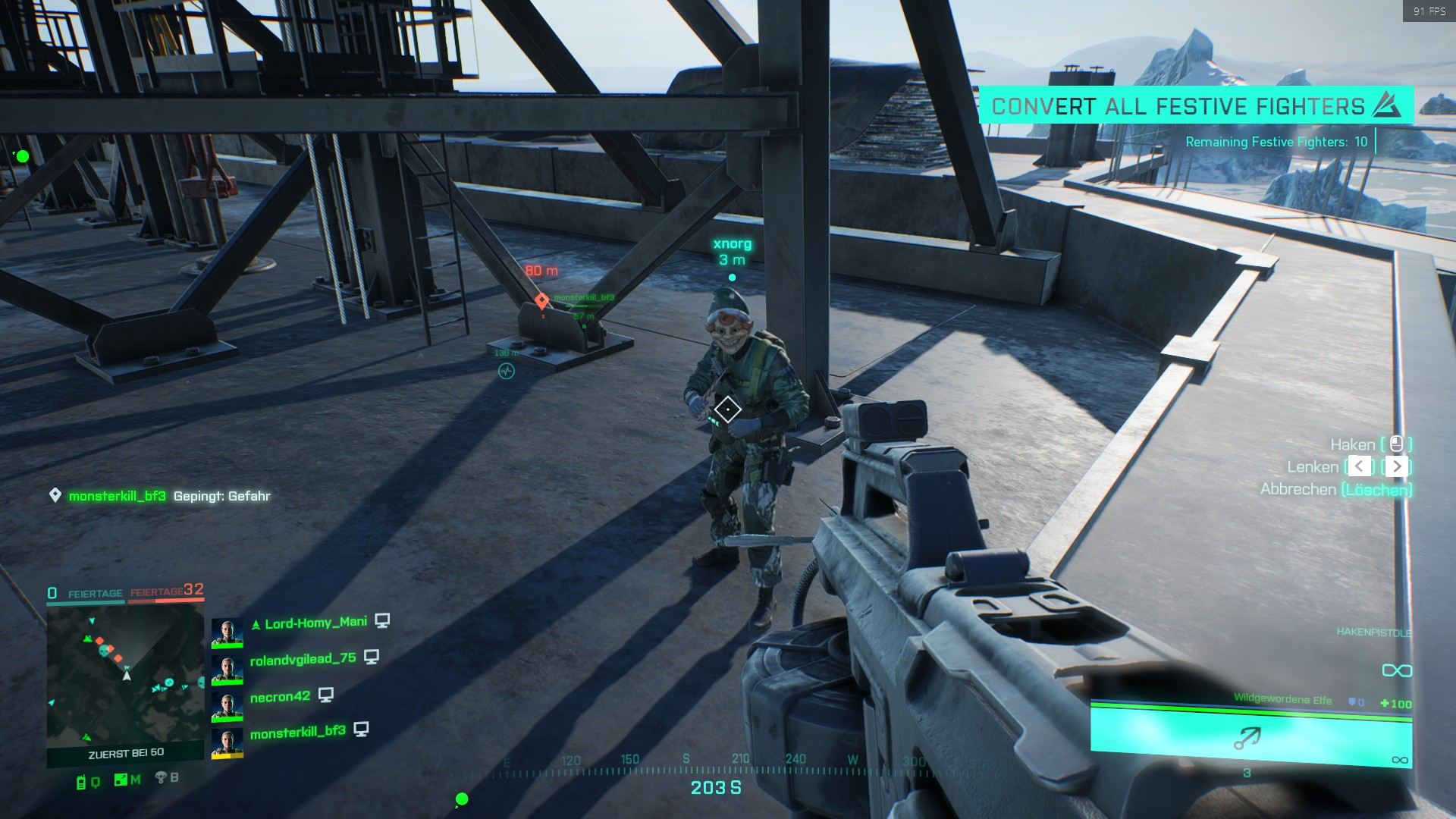Click the xnorg player name tag
Screen dimensions: 1456x819
tap(732, 244)
